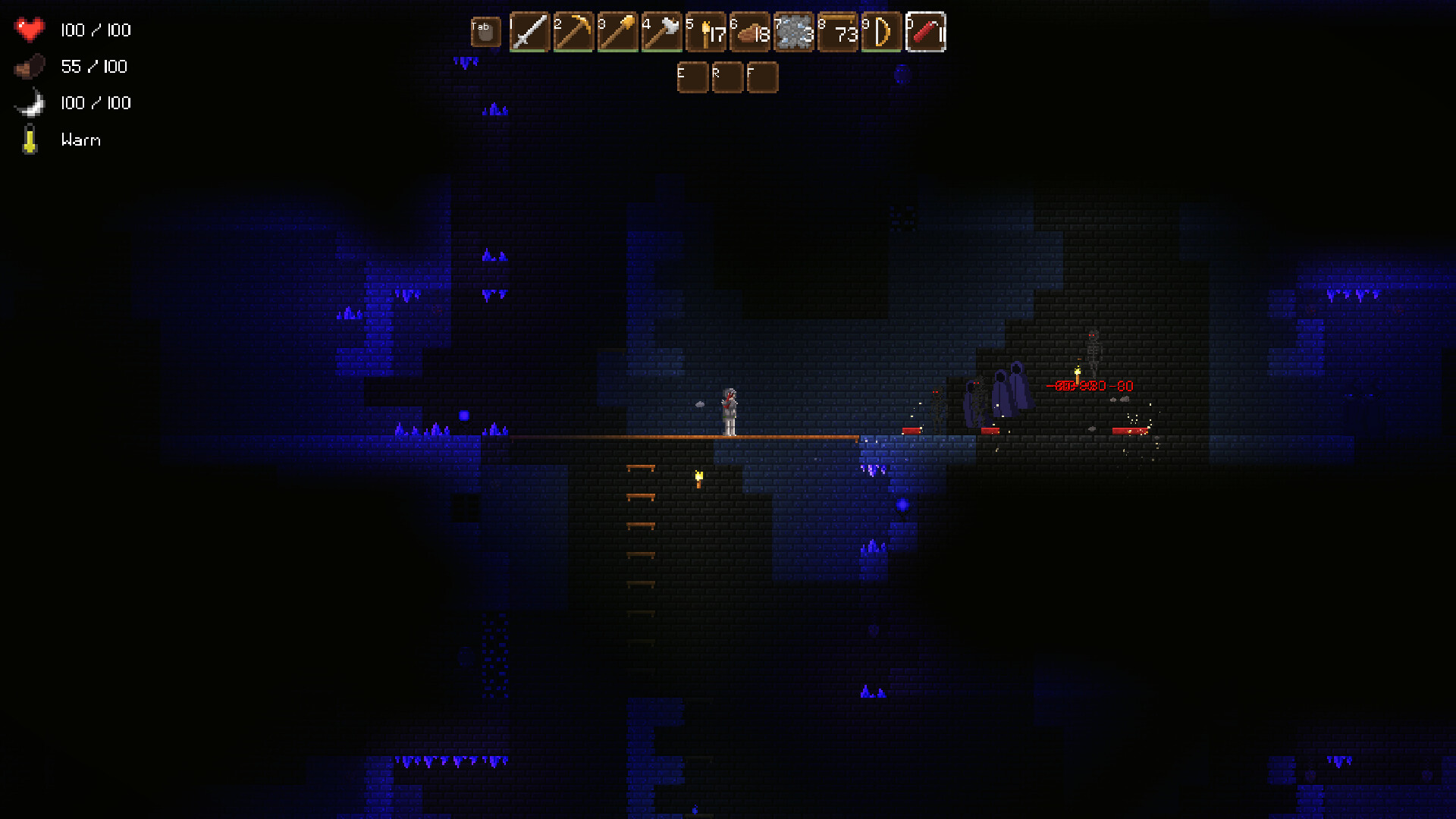Select the pickaxe in hotbar slot 2
Image resolution: width=1456 pixels, height=819 pixels.
pos(574,32)
